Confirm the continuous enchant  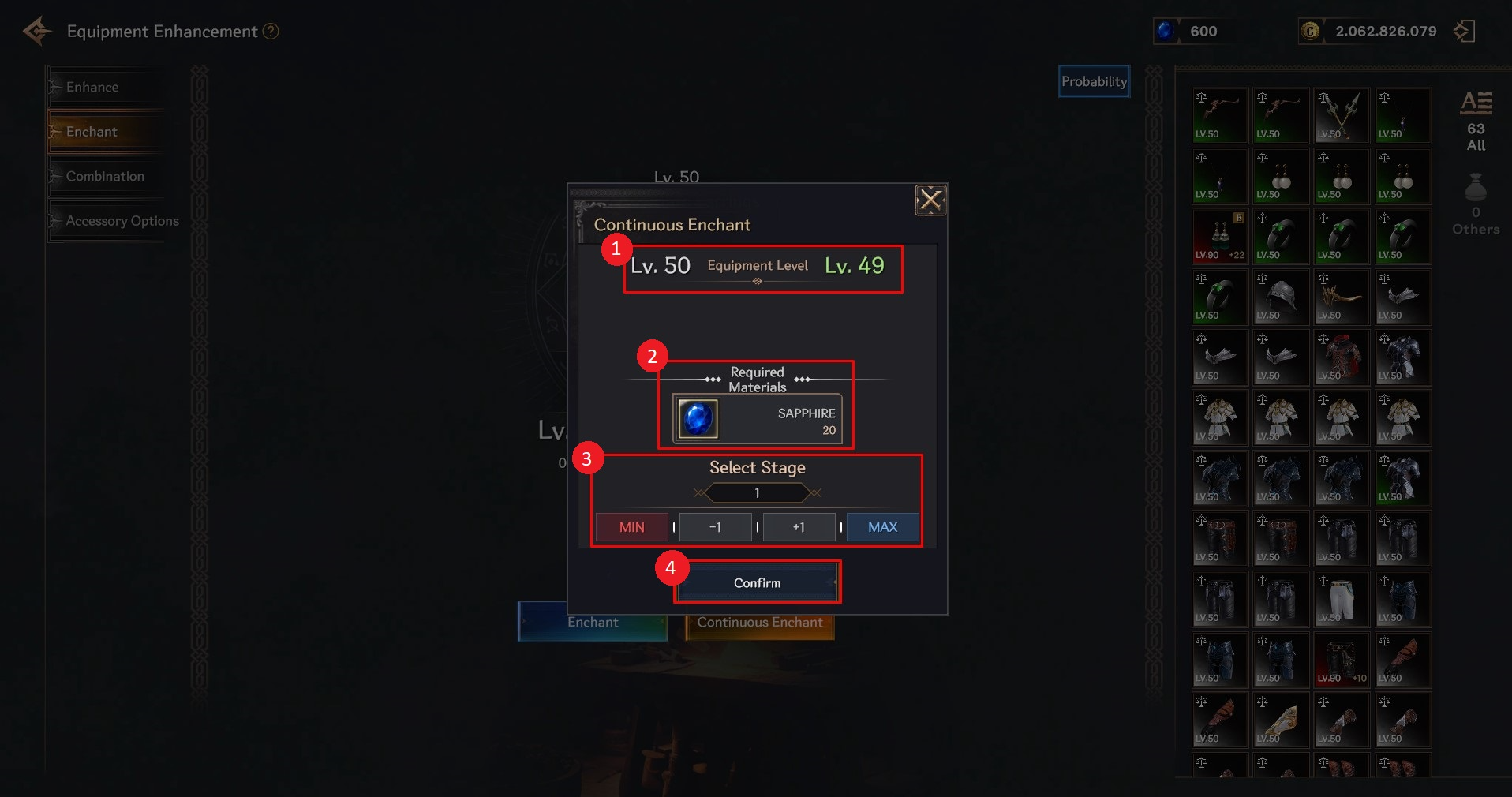[757, 582]
